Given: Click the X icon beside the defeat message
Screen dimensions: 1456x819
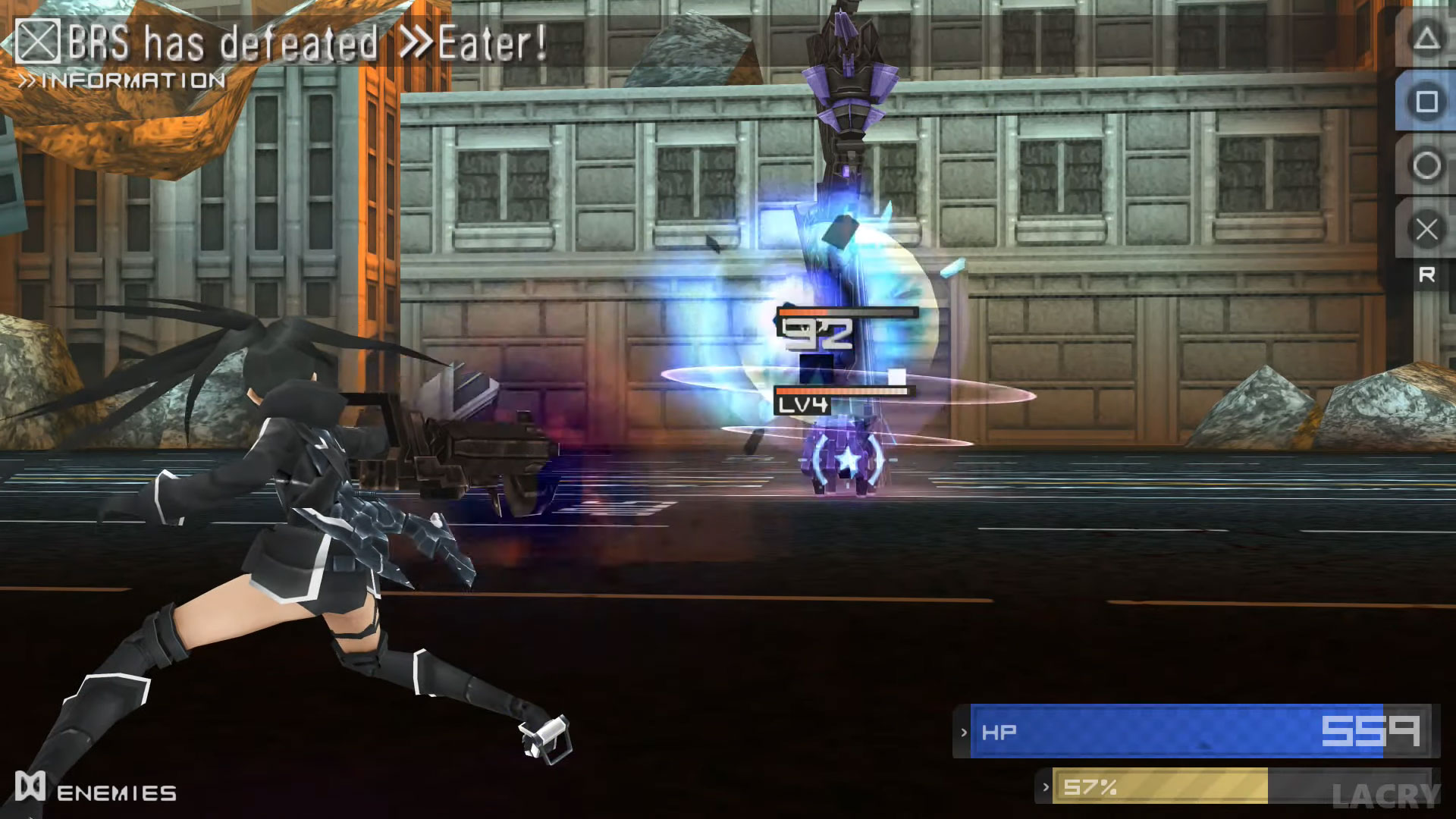Looking at the screenshot, I should (39, 42).
